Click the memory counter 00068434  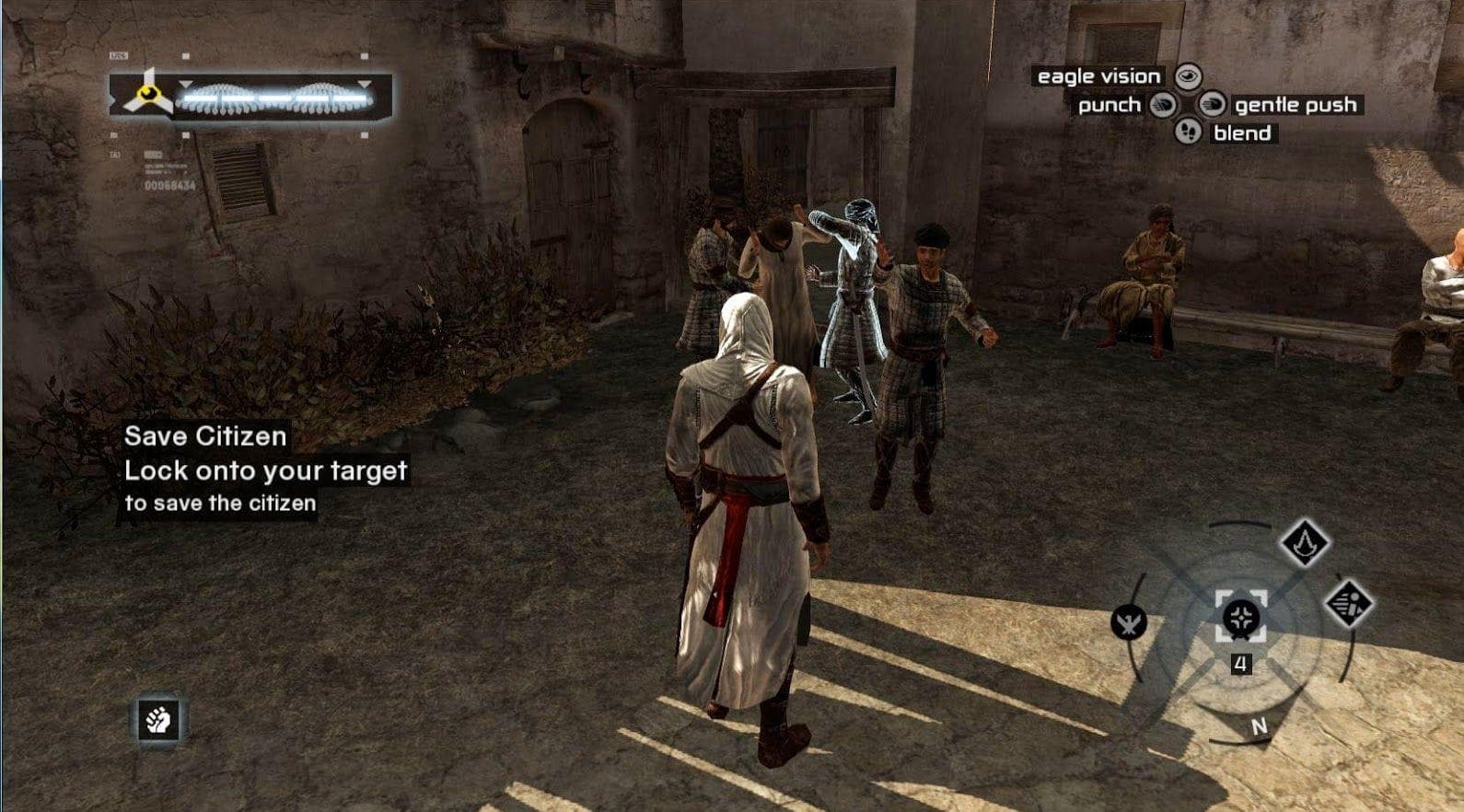170,184
